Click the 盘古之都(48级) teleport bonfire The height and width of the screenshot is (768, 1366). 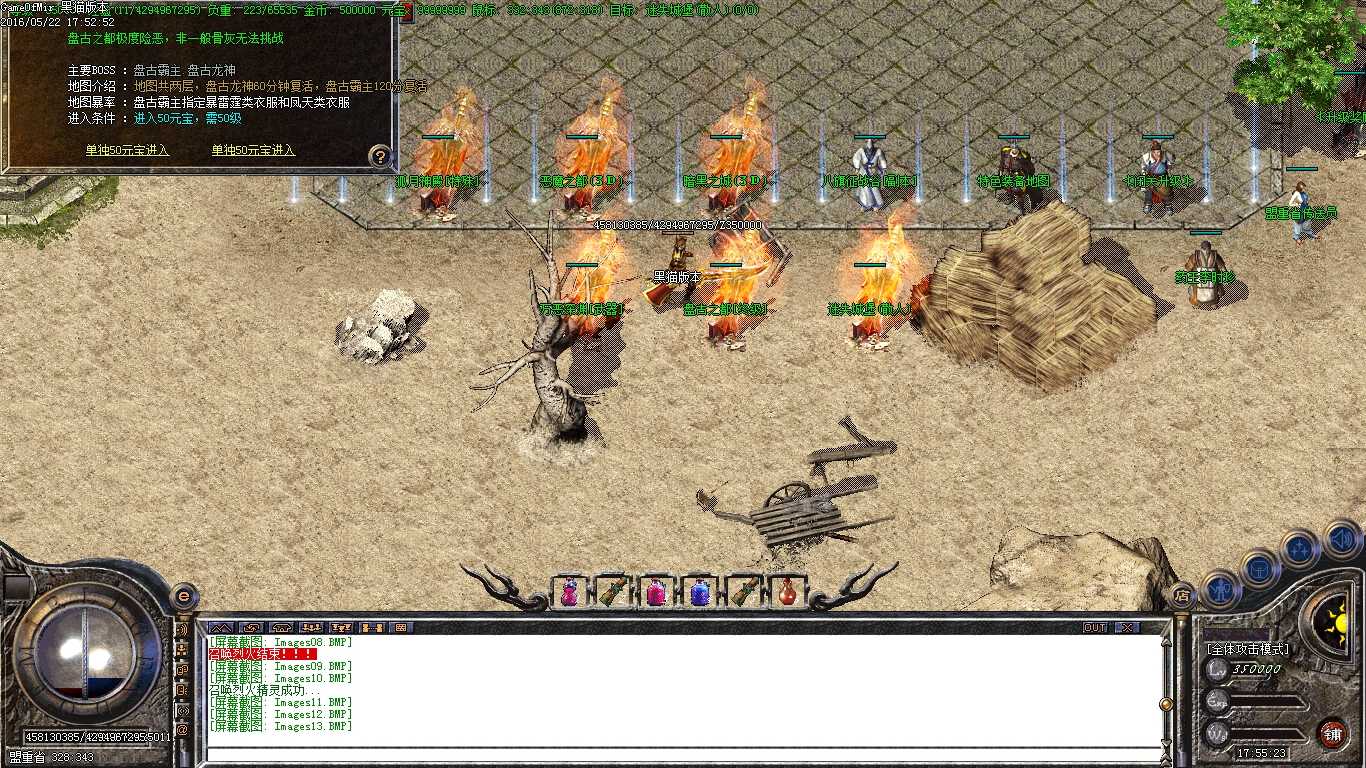[x=727, y=290]
